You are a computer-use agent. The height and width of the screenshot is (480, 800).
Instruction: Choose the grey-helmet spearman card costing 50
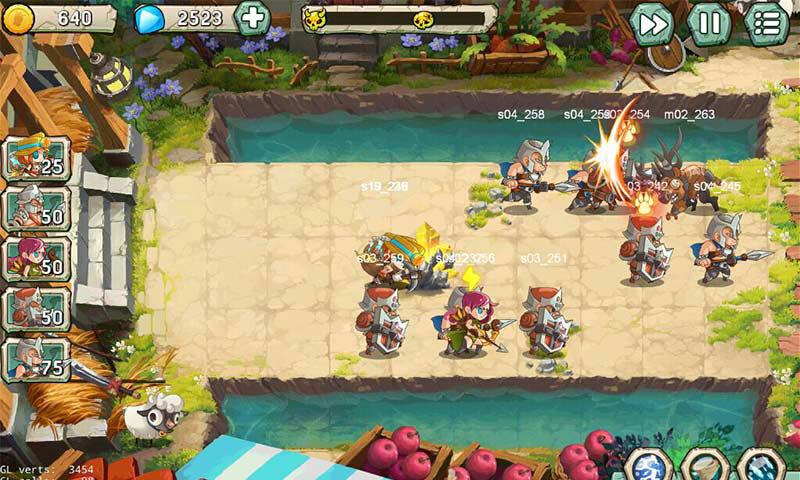click(36, 208)
